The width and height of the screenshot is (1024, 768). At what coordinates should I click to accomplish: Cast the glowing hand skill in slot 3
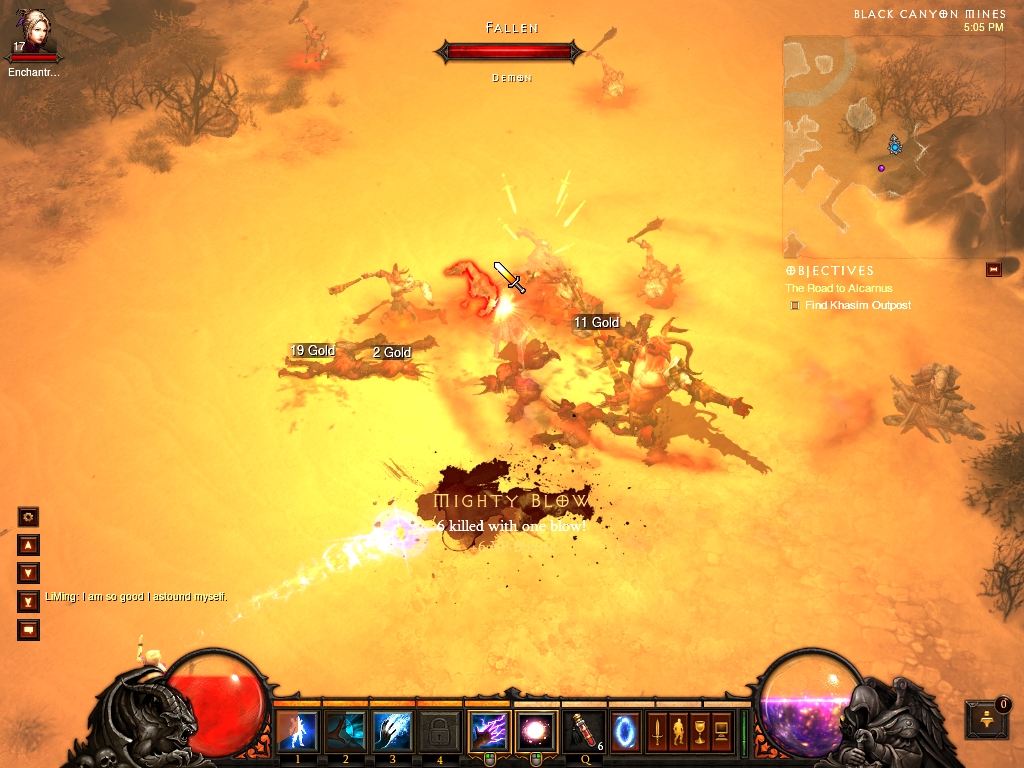[x=393, y=731]
